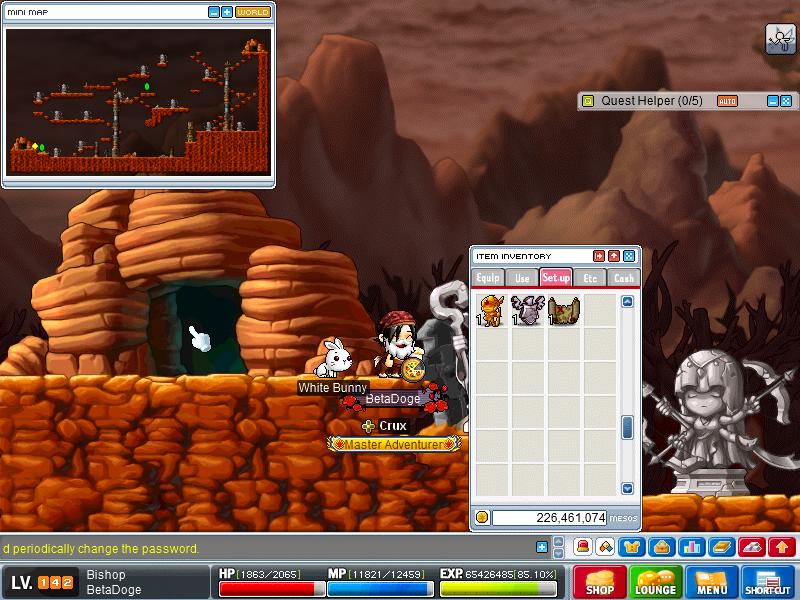The height and width of the screenshot is (600, 800).
Task: Select the Set-up inventory tab
Action: point(556,277)
